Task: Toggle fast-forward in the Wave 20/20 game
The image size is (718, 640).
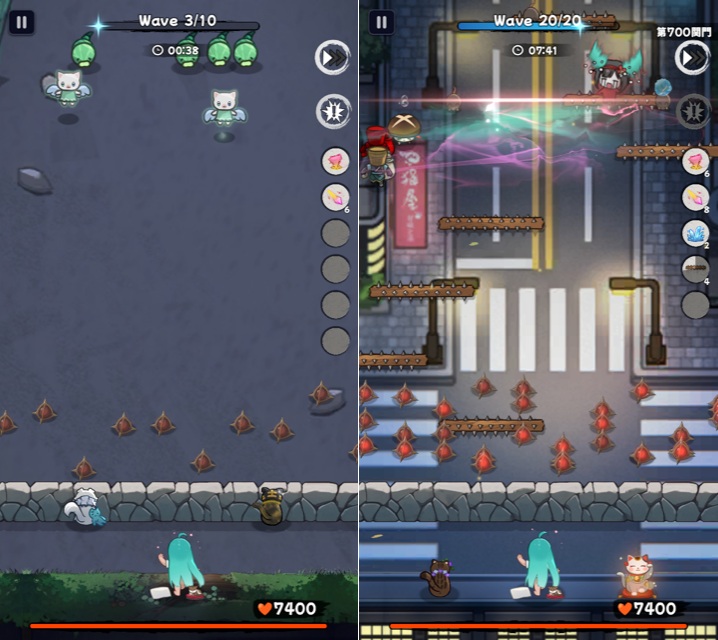Action: tap(692, 58)
